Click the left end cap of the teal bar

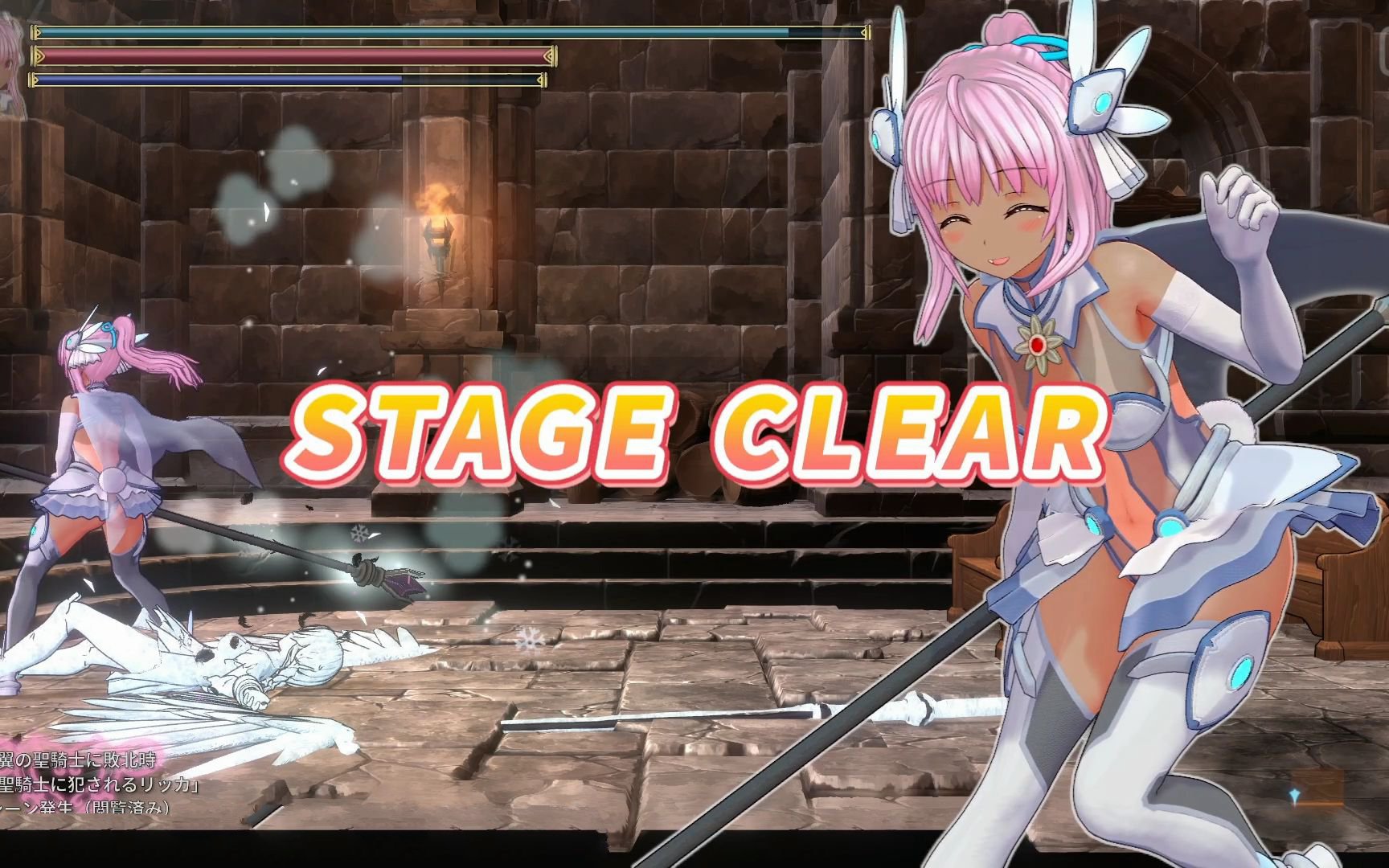pos(32,32)
